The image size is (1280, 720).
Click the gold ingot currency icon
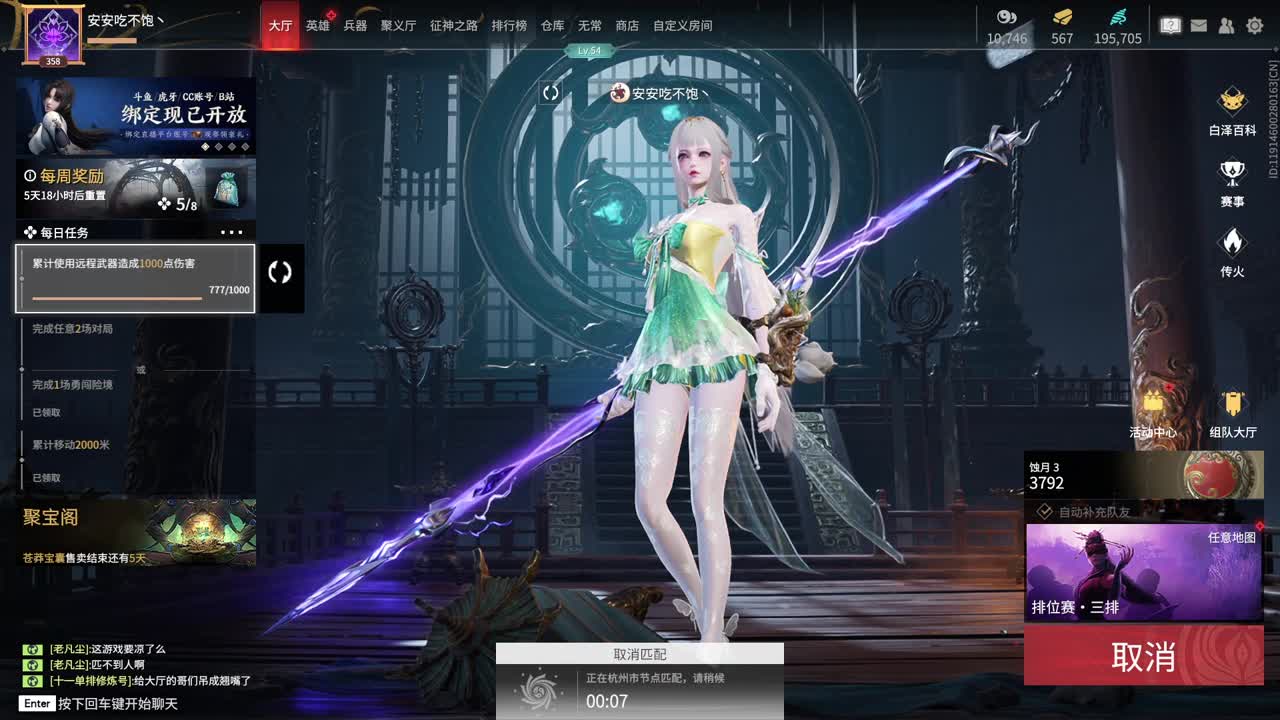pyautogui.click(x=1060, y=18)
